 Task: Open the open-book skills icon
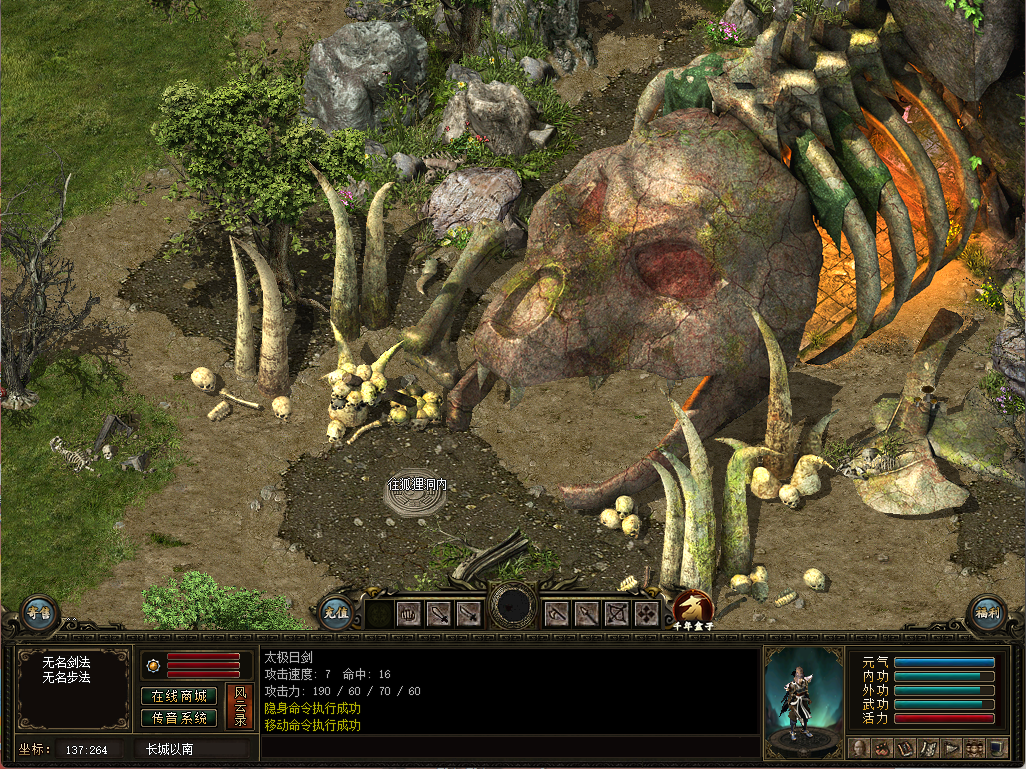click(x=905, y=747)
